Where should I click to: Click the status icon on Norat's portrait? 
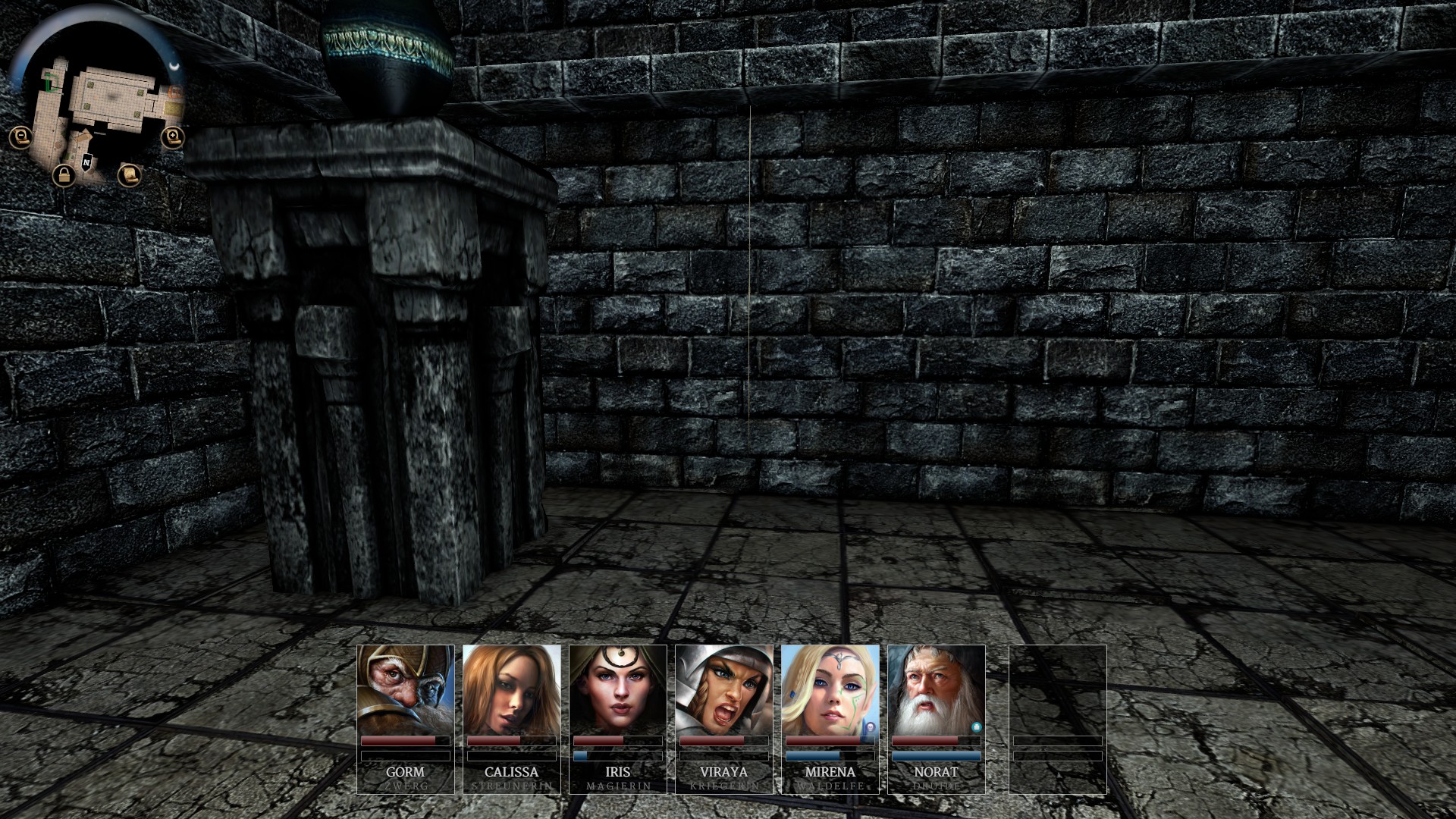(977, 726)
